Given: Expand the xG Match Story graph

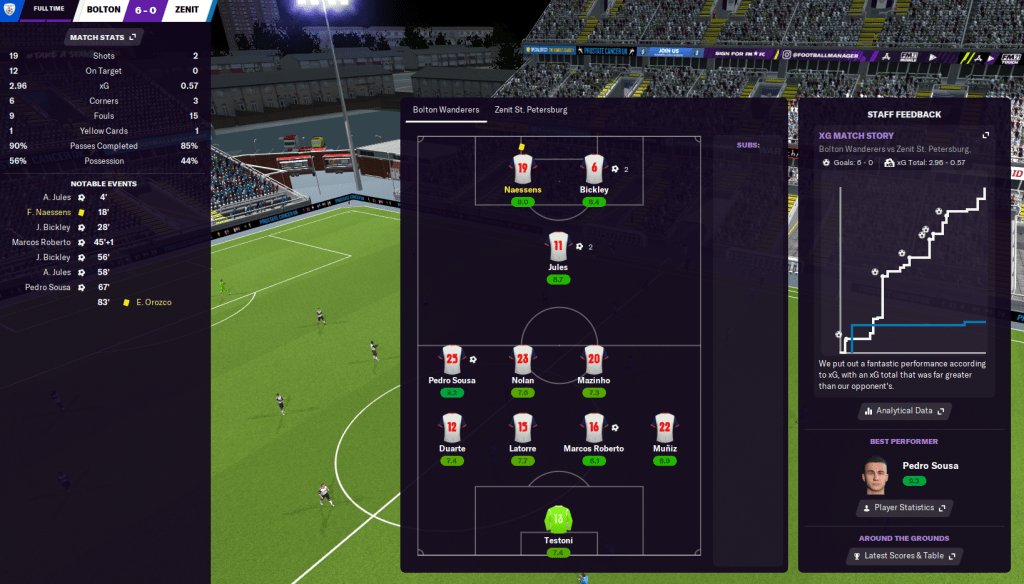Looking at the screenshot, I should [x=986, y=135].
